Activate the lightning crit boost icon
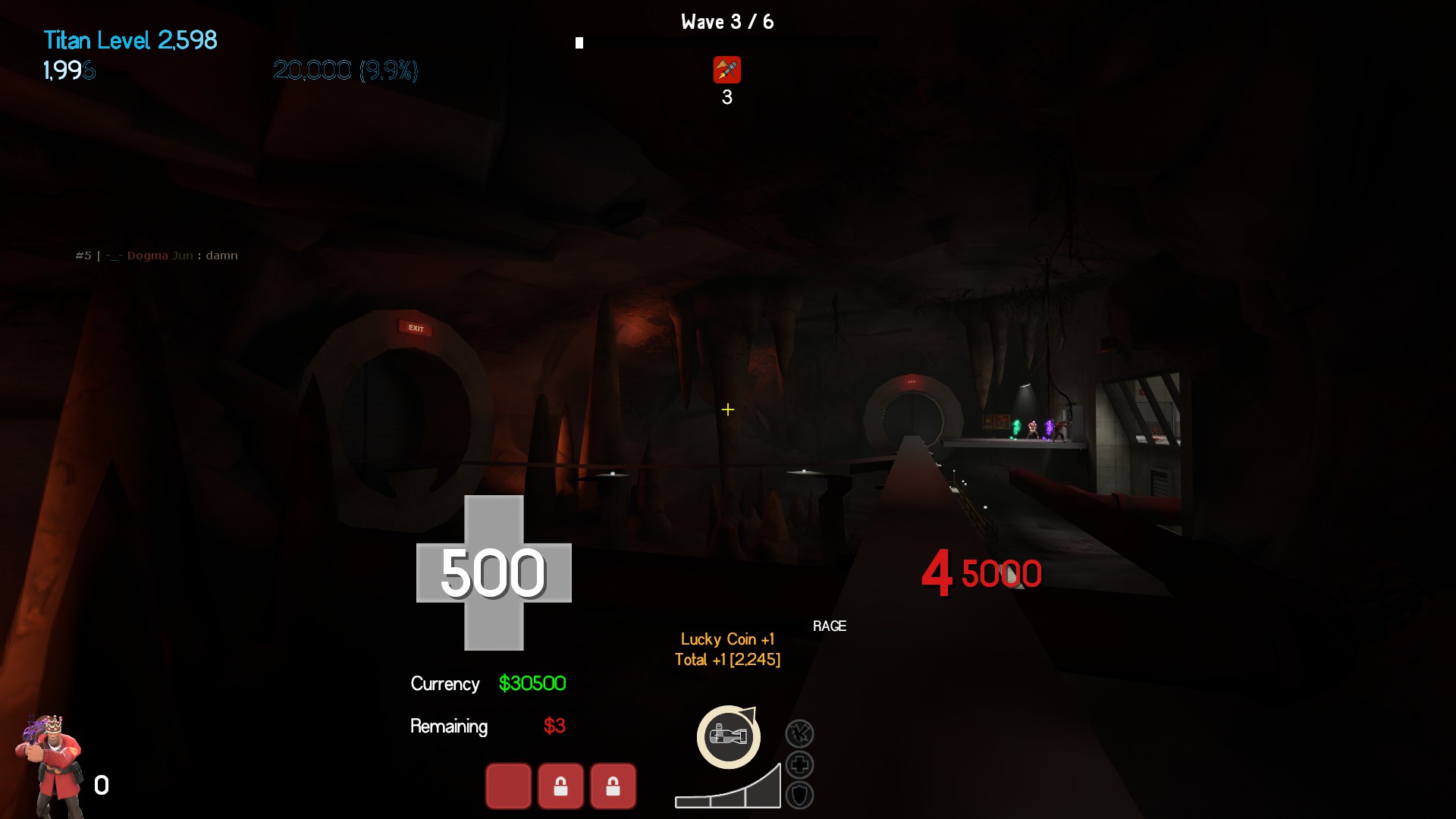 (x=799, y=734)
